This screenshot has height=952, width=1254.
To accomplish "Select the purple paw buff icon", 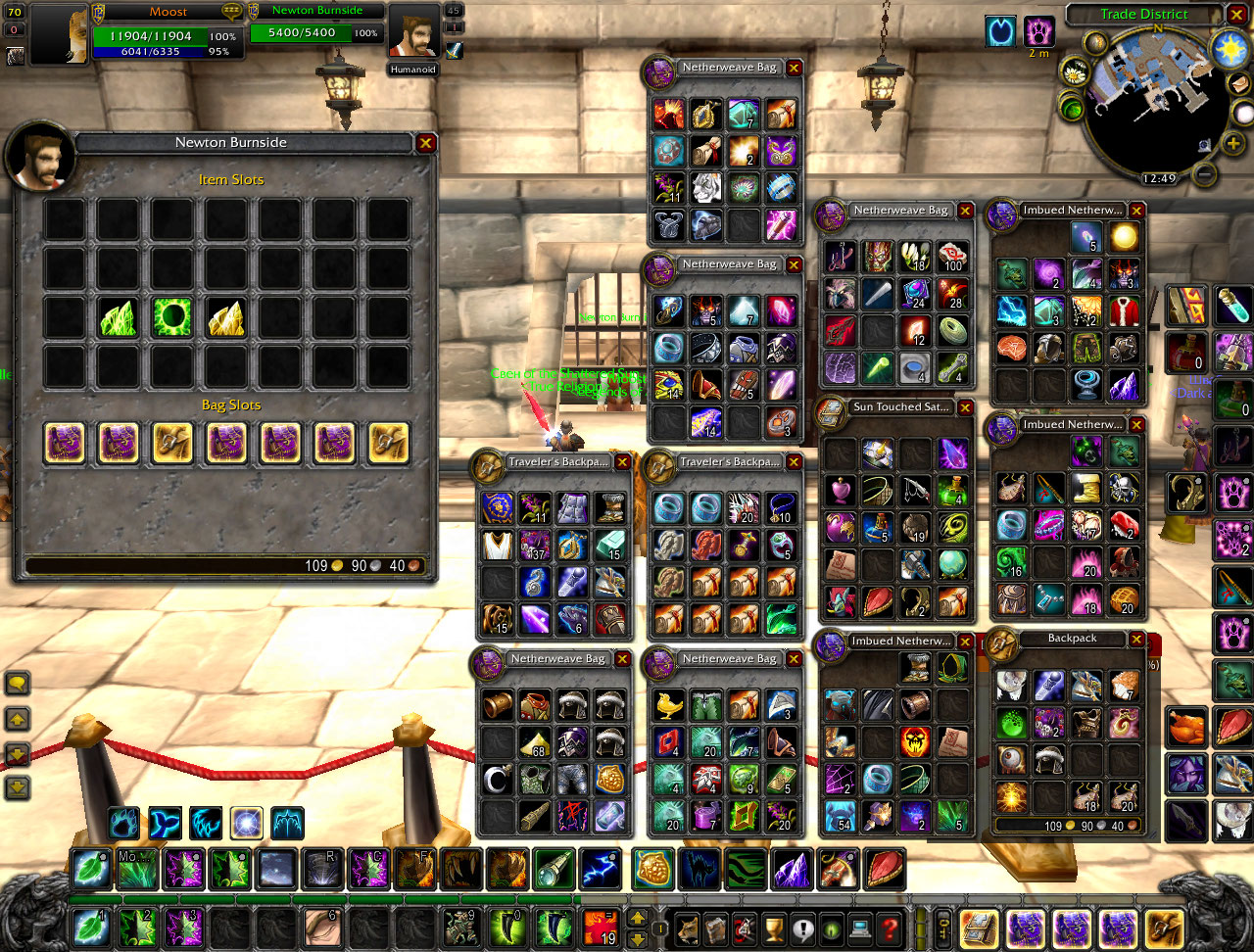I will coord(1039,31).
